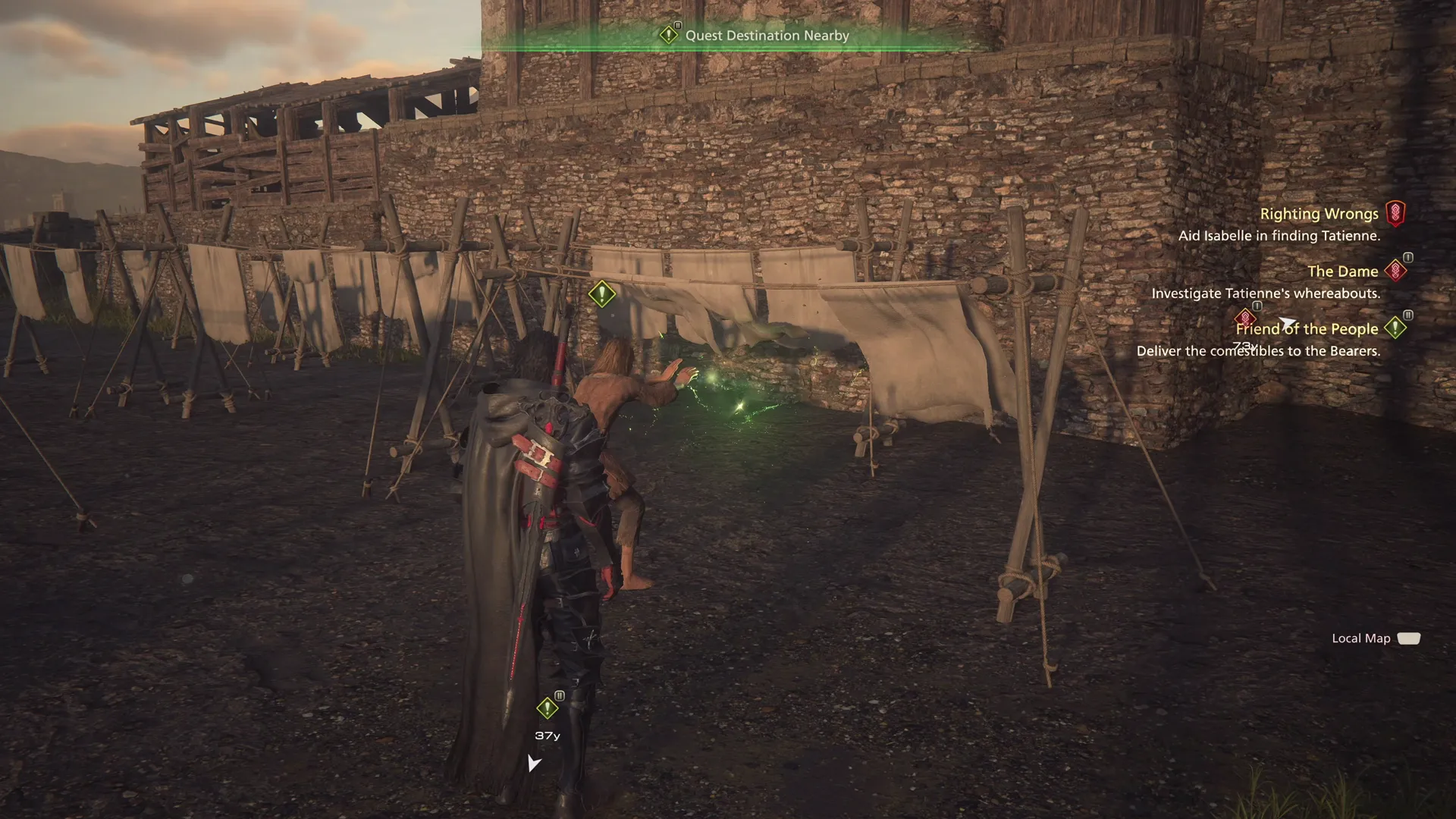
Task: Select the objective text Investigate Tatienne's whereabouts
Action: click(x=1266, y=293)
